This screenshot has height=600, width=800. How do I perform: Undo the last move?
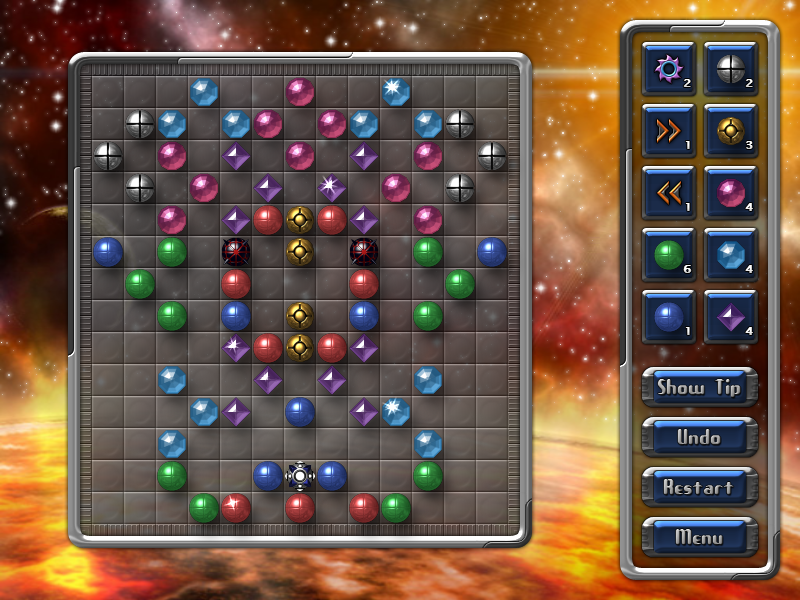coord(699,437)
